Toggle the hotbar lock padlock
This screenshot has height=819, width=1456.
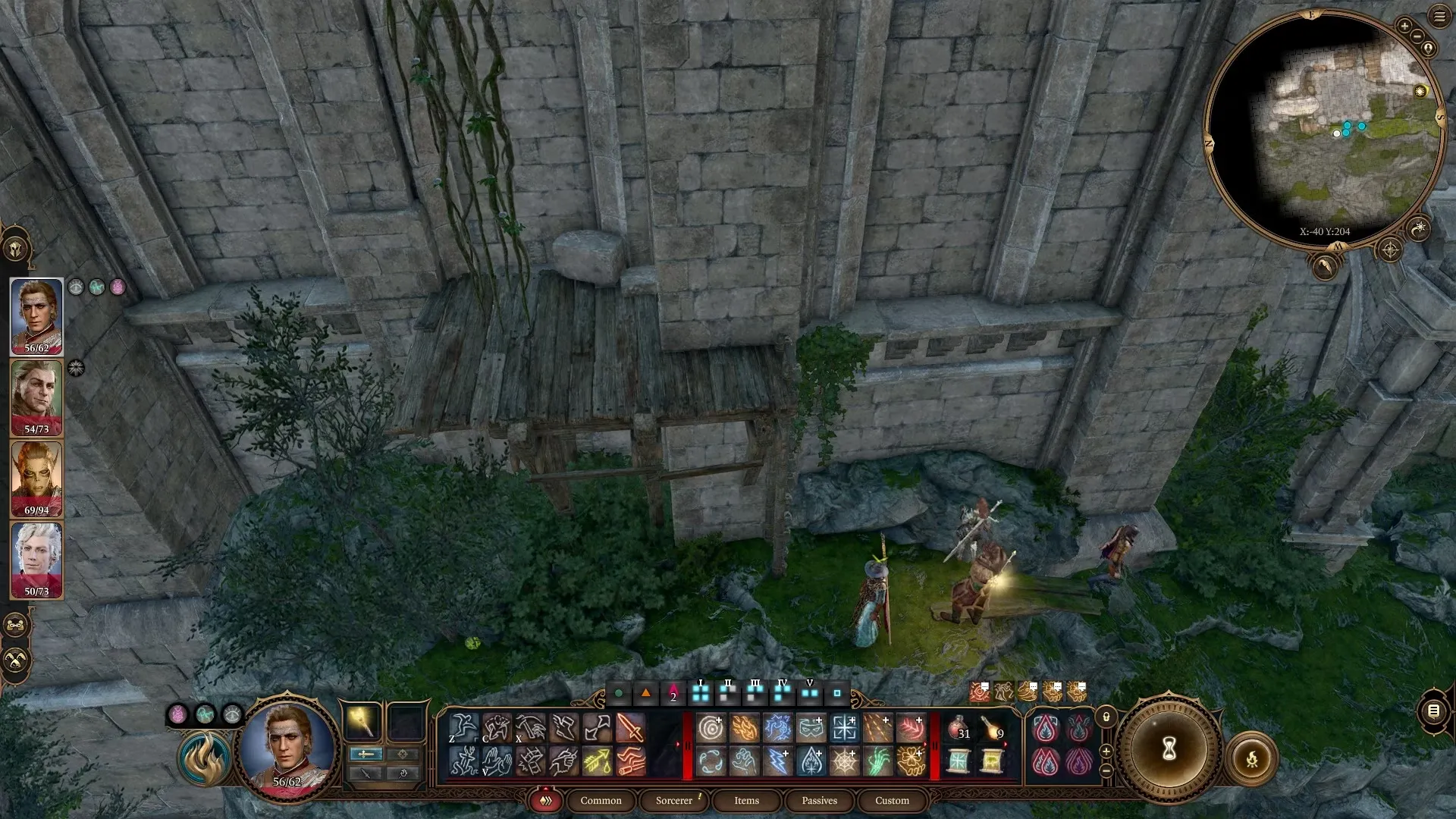coord(1106,717)
